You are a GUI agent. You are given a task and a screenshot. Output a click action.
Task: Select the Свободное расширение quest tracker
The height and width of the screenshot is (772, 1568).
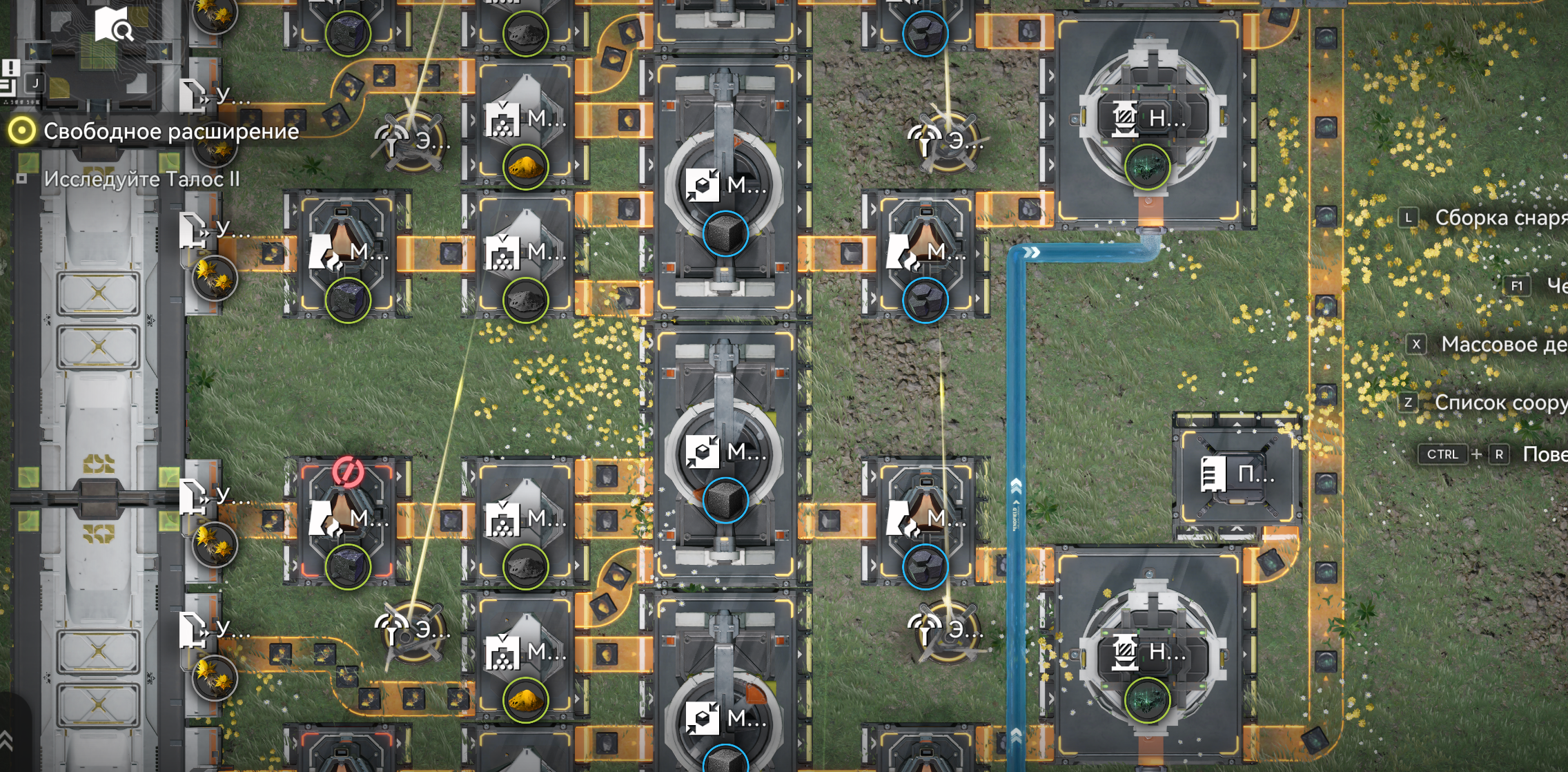170,131
